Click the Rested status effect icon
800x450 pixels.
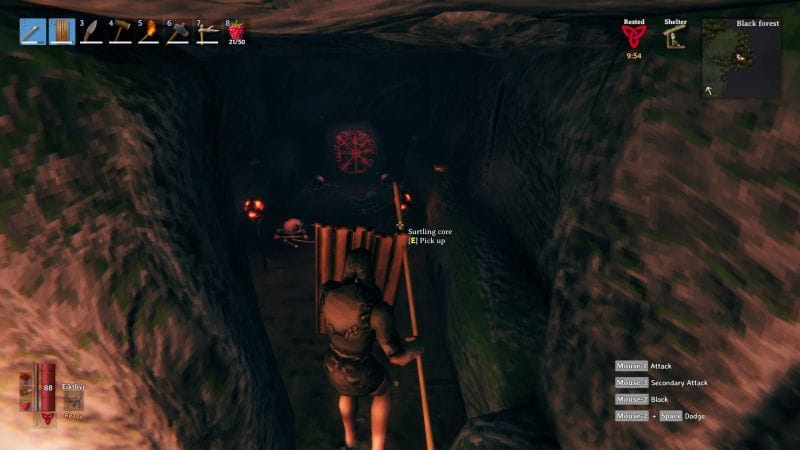click(633, 36)
